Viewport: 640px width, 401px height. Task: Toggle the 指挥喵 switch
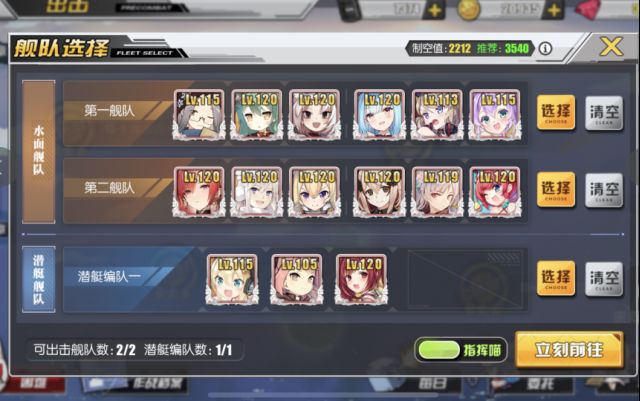pos(438,350)
